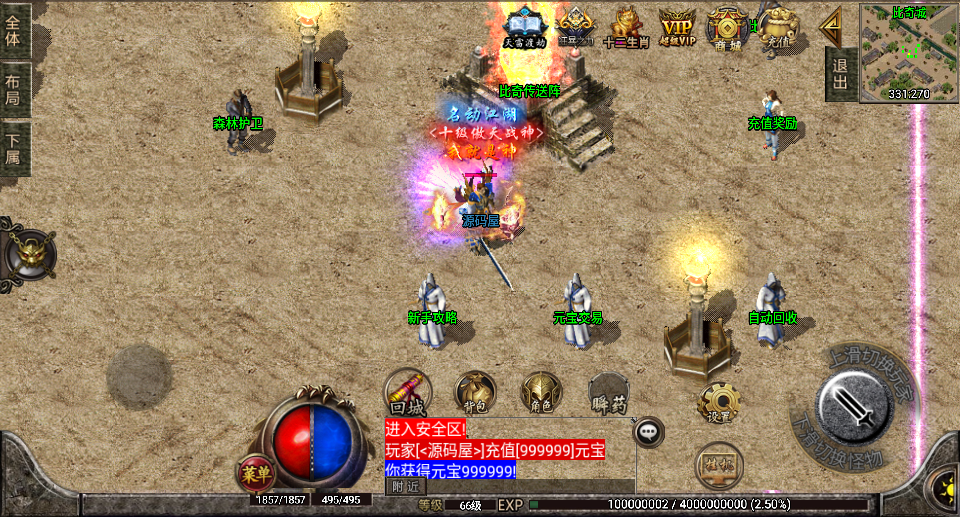Viewport: 960px width, 517px height.
Task: Select the 下属 tab
Action: (x=14, y=148)
